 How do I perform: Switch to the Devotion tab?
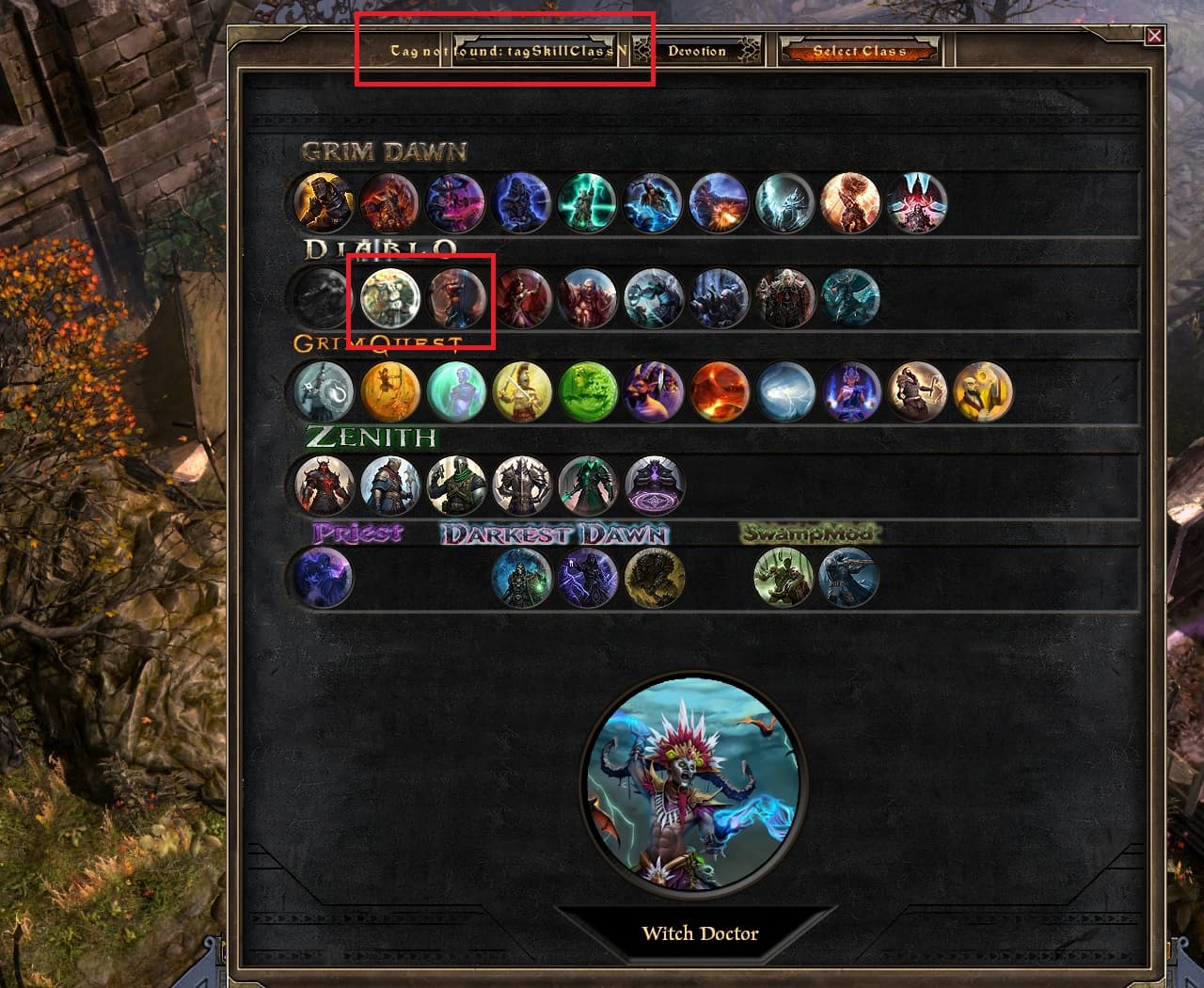tap(697, 51)
